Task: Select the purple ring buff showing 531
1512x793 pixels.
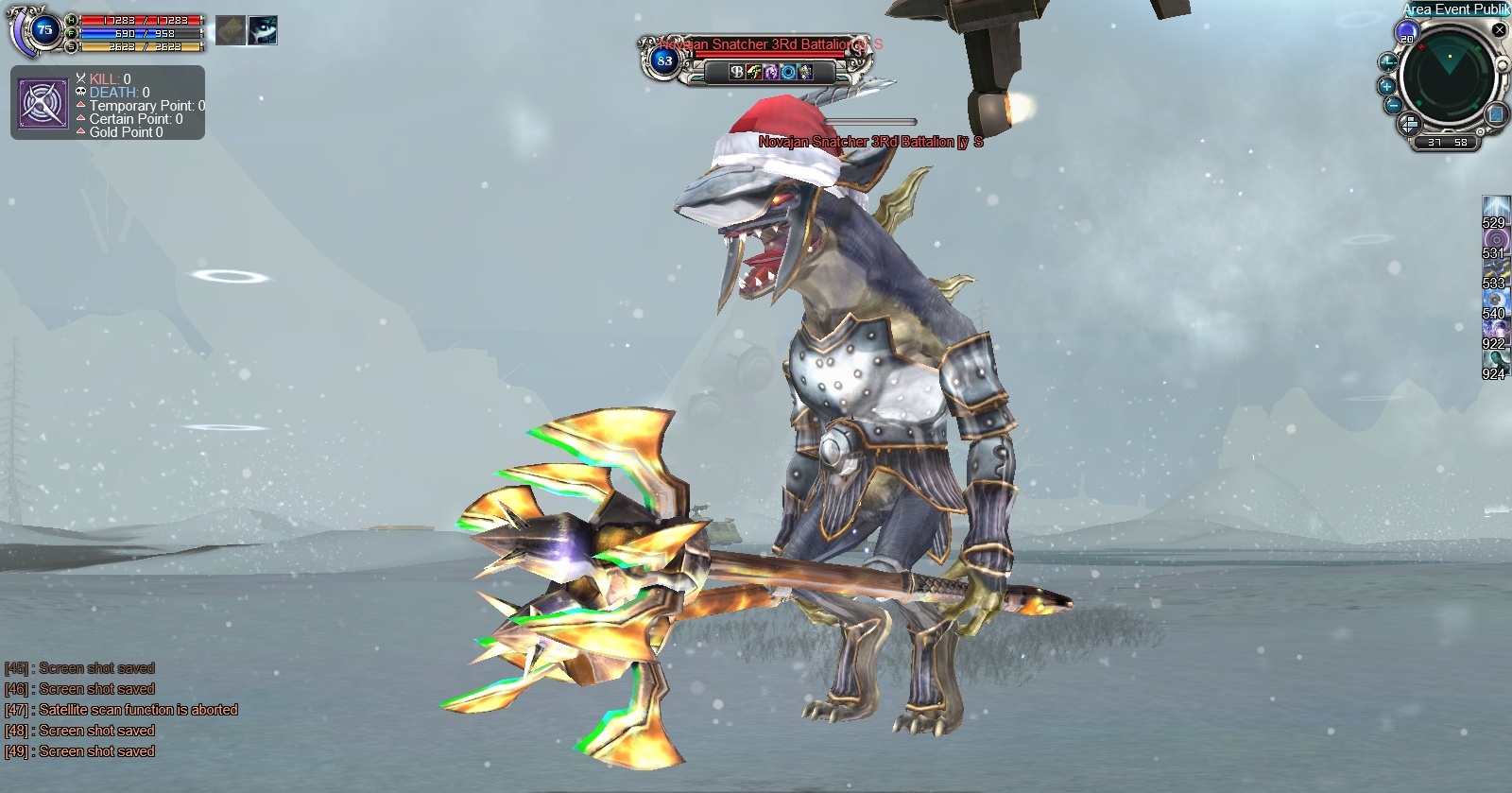Action: pos(1495,239)
